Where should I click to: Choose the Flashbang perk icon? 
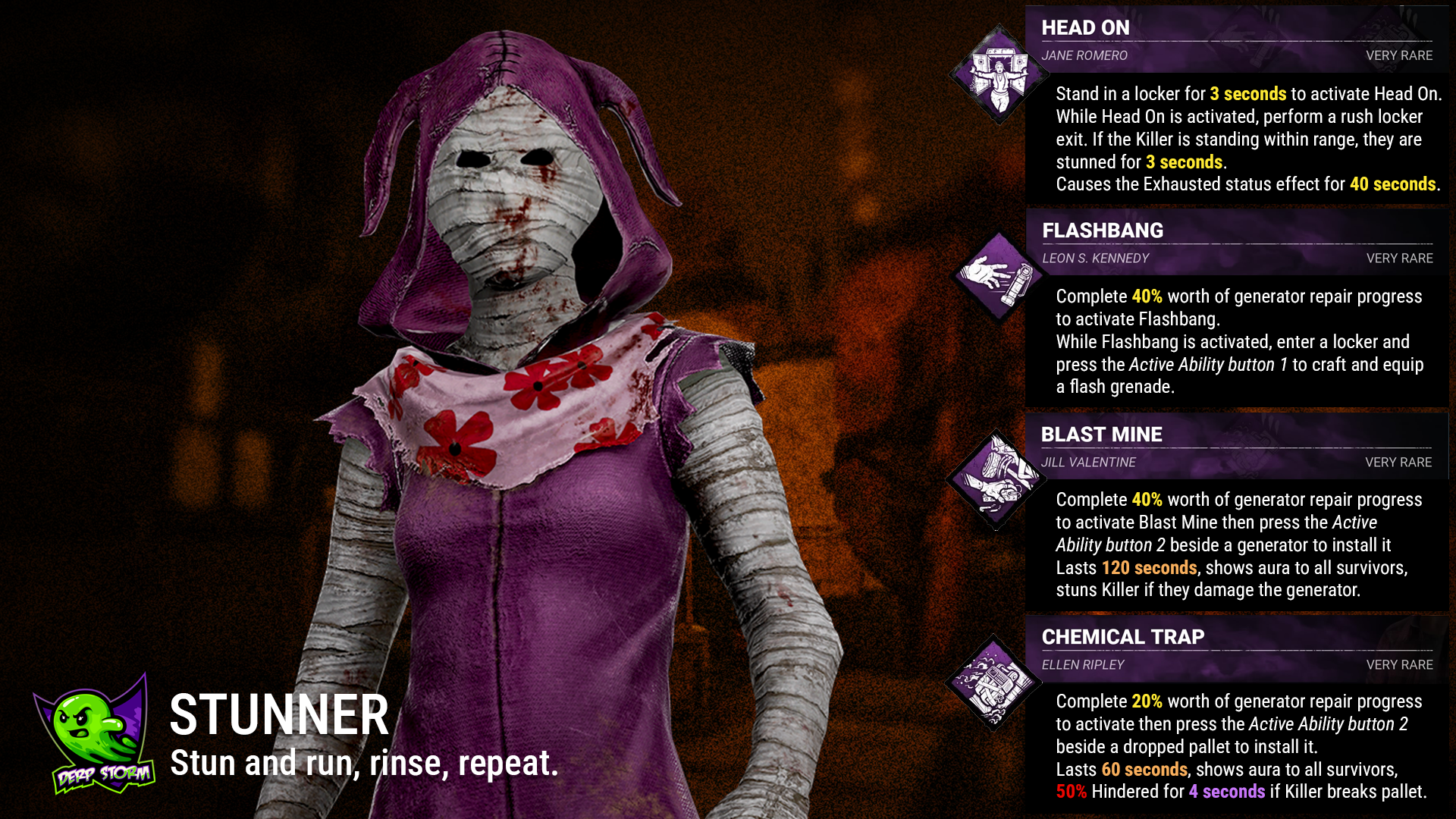pyautogui.click(x=999, y=278)
